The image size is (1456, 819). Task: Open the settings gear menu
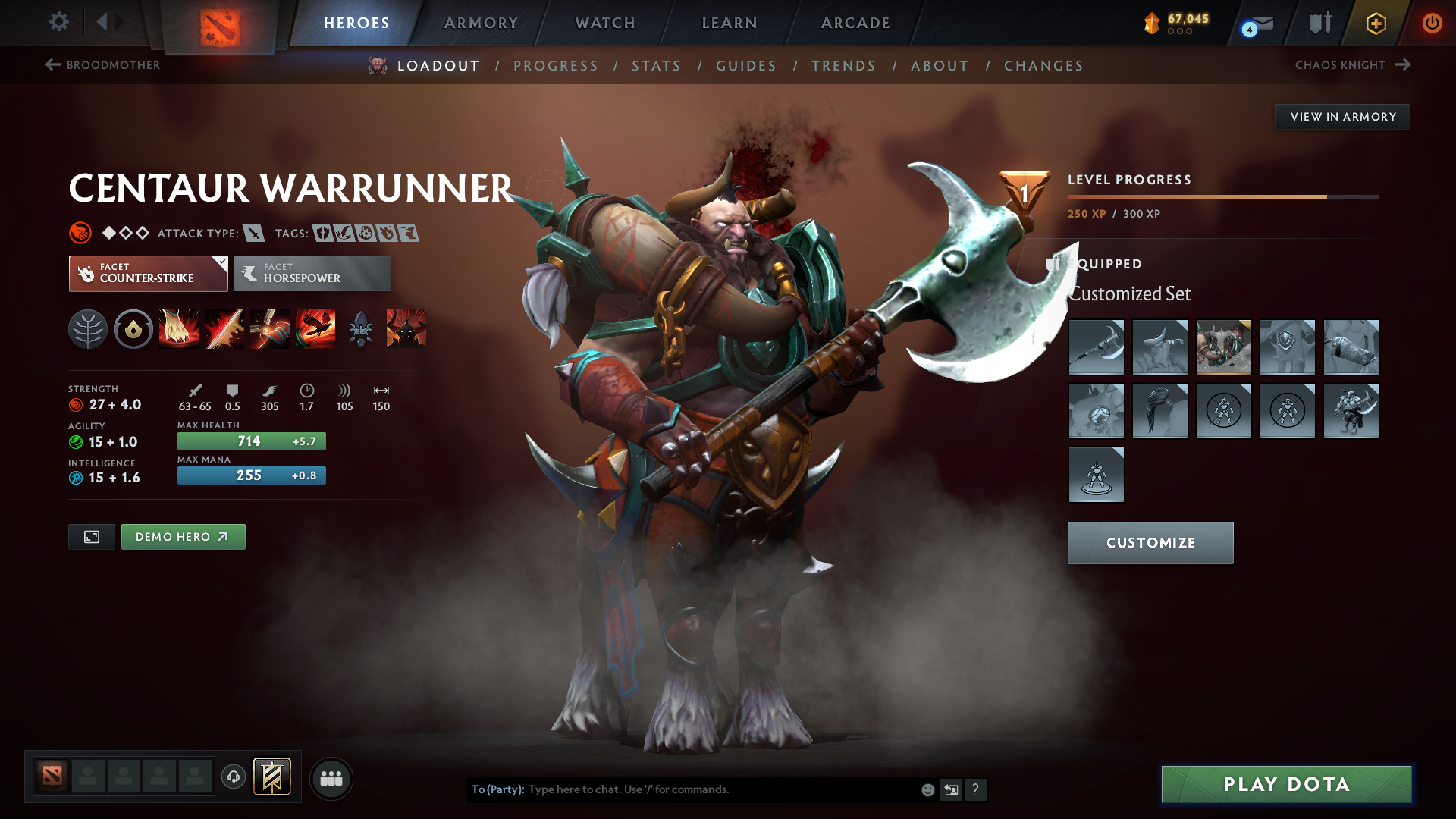point(58,23)
